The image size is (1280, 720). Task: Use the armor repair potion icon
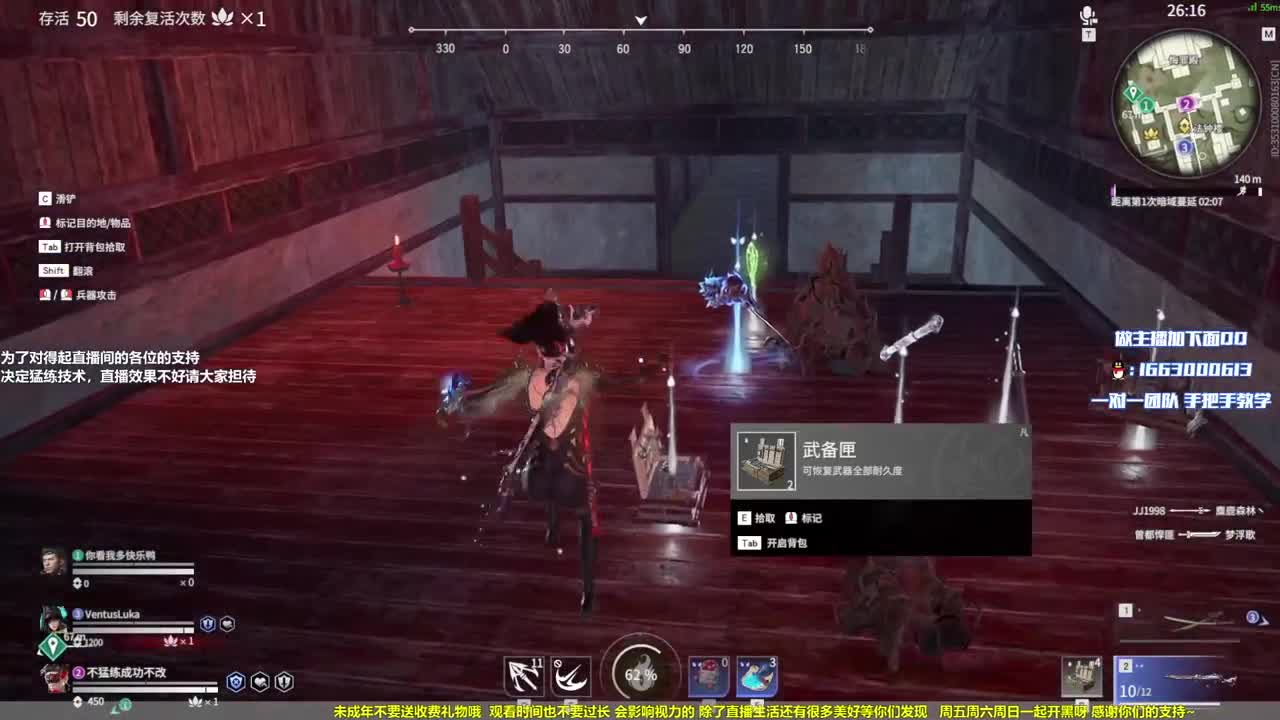(707, 675)
